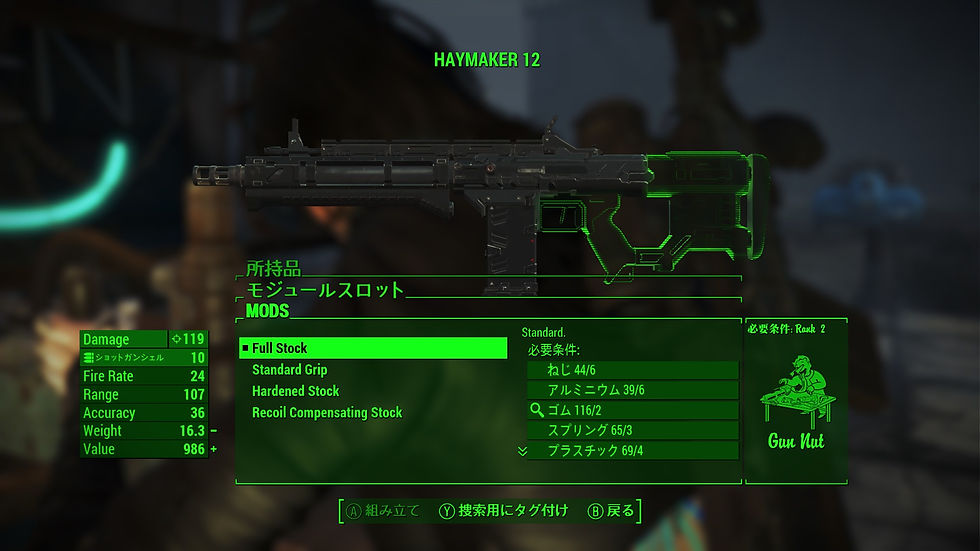The width and height of the screenshot is (980, 551).
Task: Select the Hardened Stock option
Action: tap(295, 391)
